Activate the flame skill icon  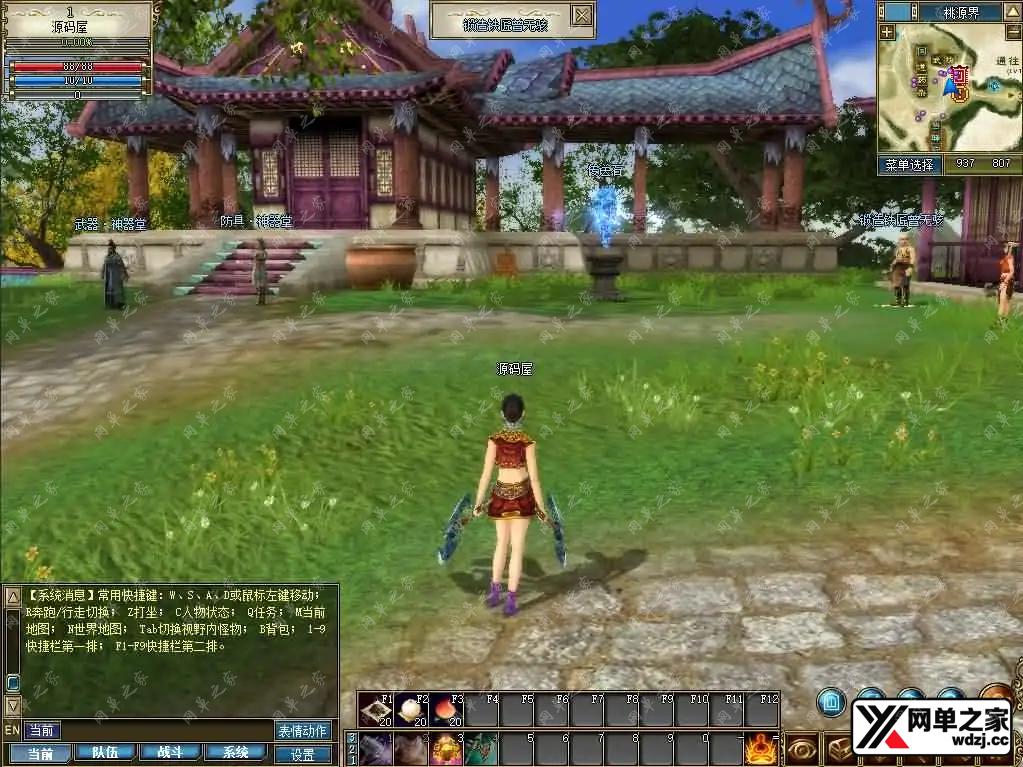(761, 749)
